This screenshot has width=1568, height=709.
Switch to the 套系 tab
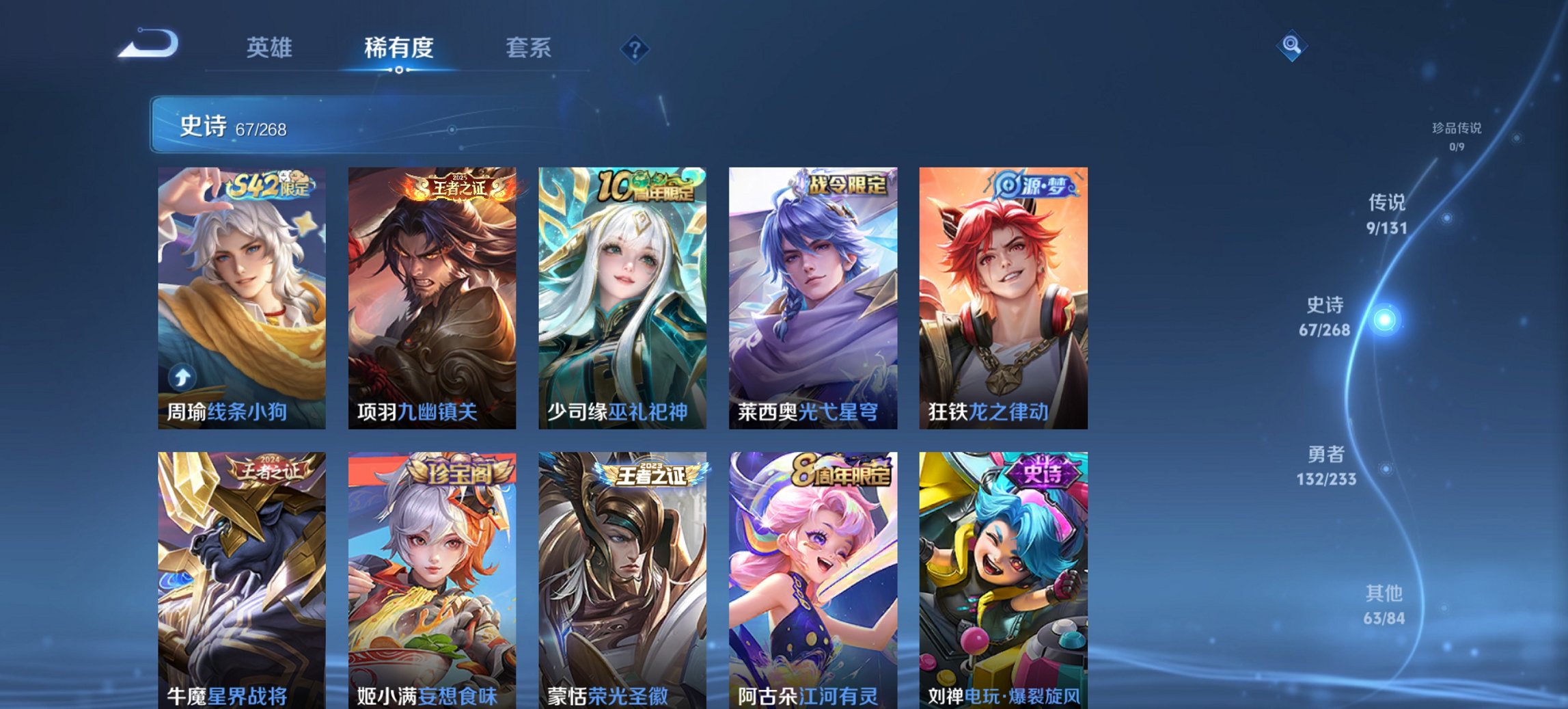tap(529, 48)
